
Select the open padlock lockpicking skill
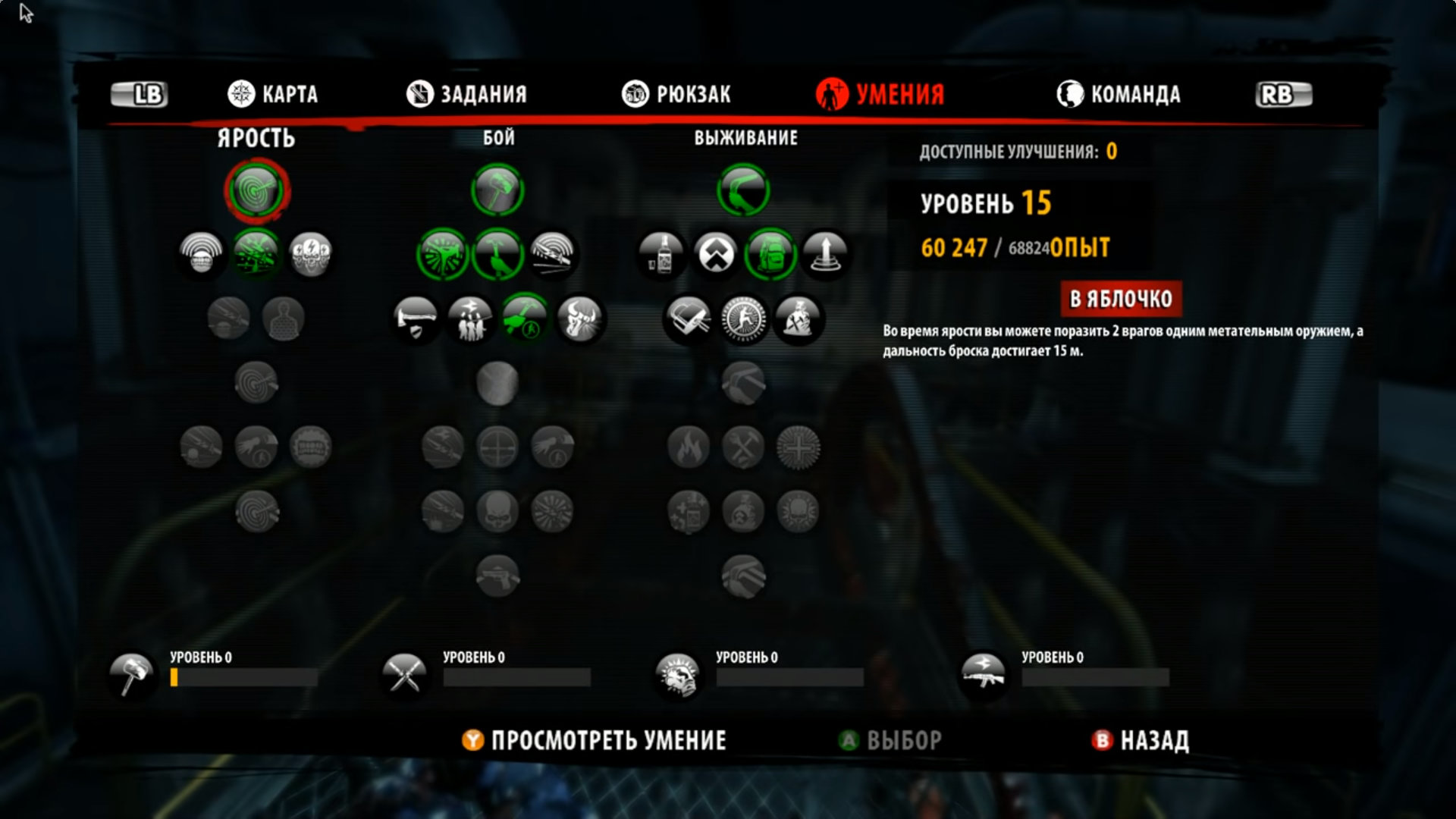pos(689,318)
